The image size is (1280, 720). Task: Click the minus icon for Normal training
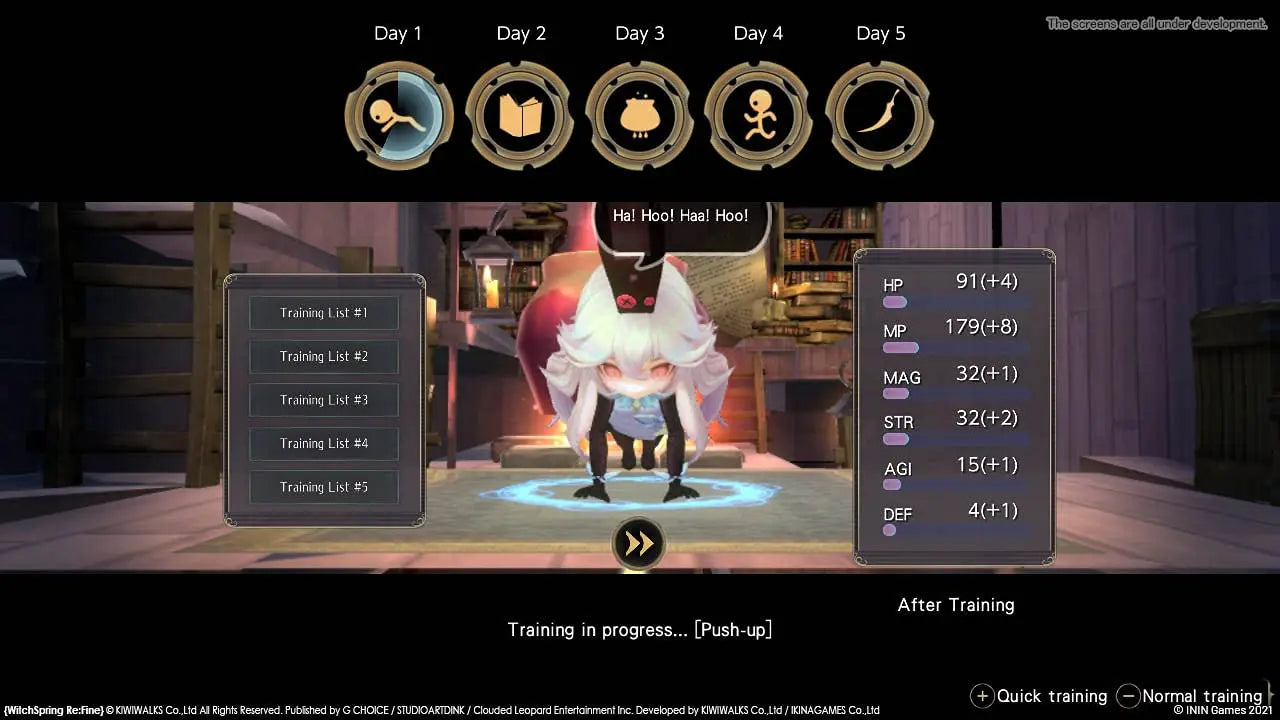1129,696
